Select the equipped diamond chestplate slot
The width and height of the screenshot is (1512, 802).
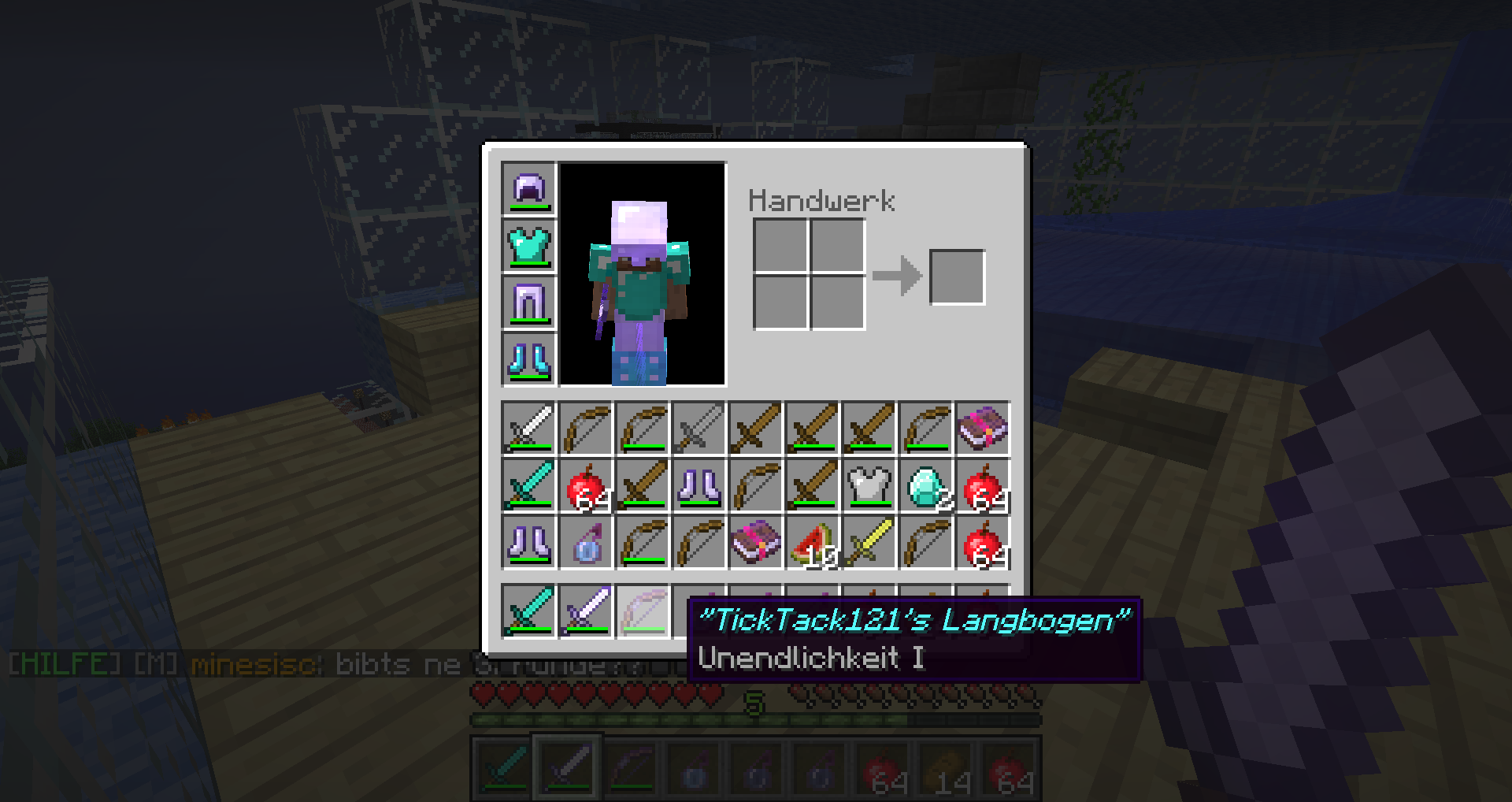pyautogui.click(x=528, y=247)
